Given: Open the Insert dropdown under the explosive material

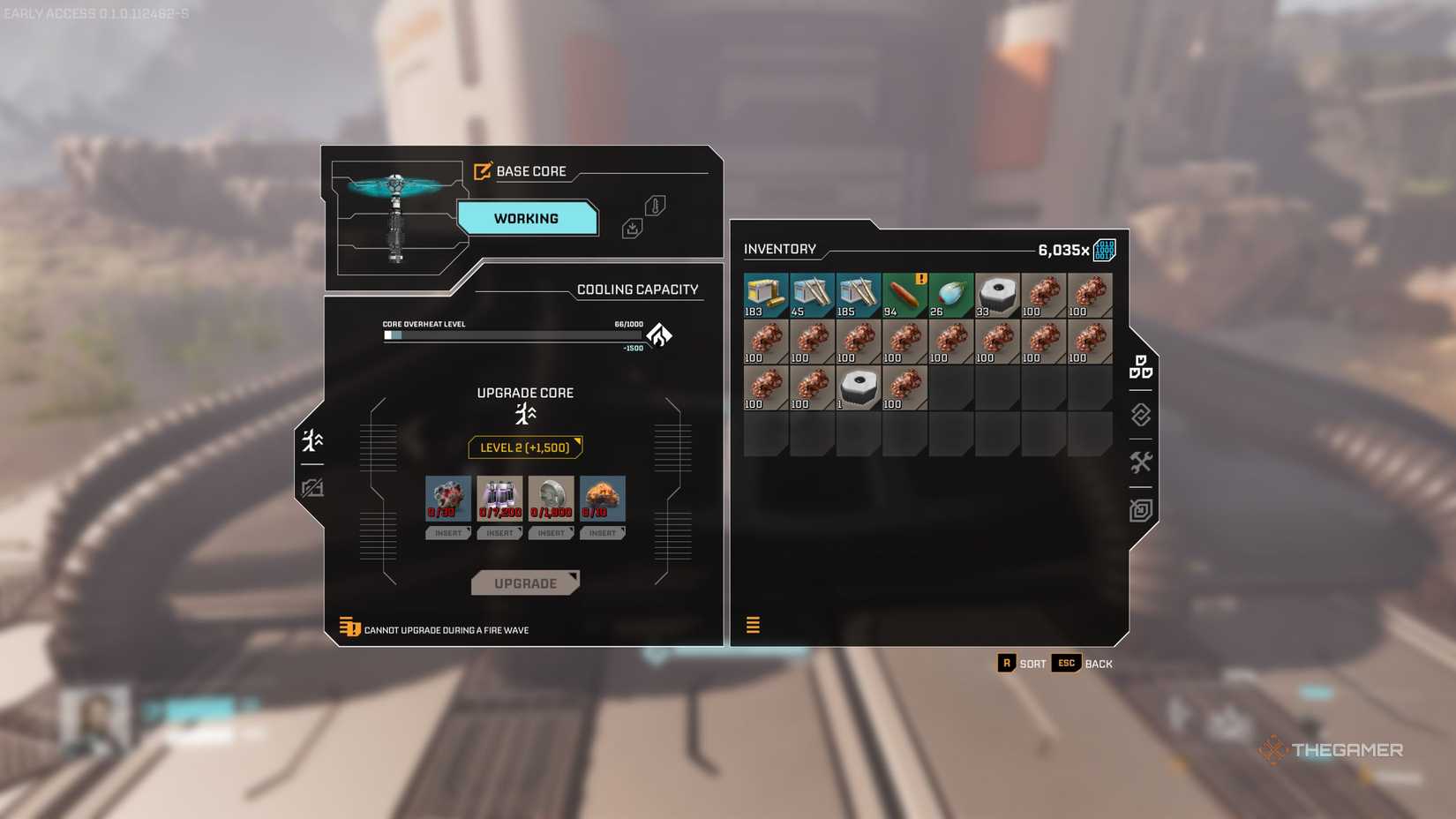Looking at the screenshot, I should 603,533.
